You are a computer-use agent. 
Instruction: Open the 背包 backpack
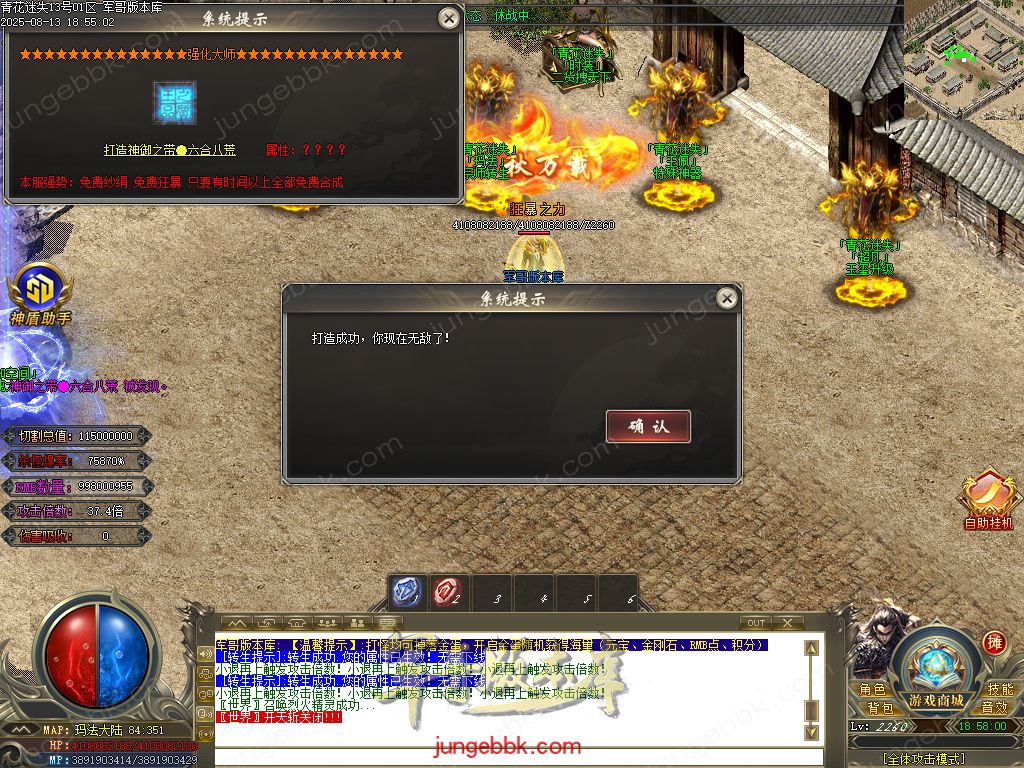click(880, 708)
